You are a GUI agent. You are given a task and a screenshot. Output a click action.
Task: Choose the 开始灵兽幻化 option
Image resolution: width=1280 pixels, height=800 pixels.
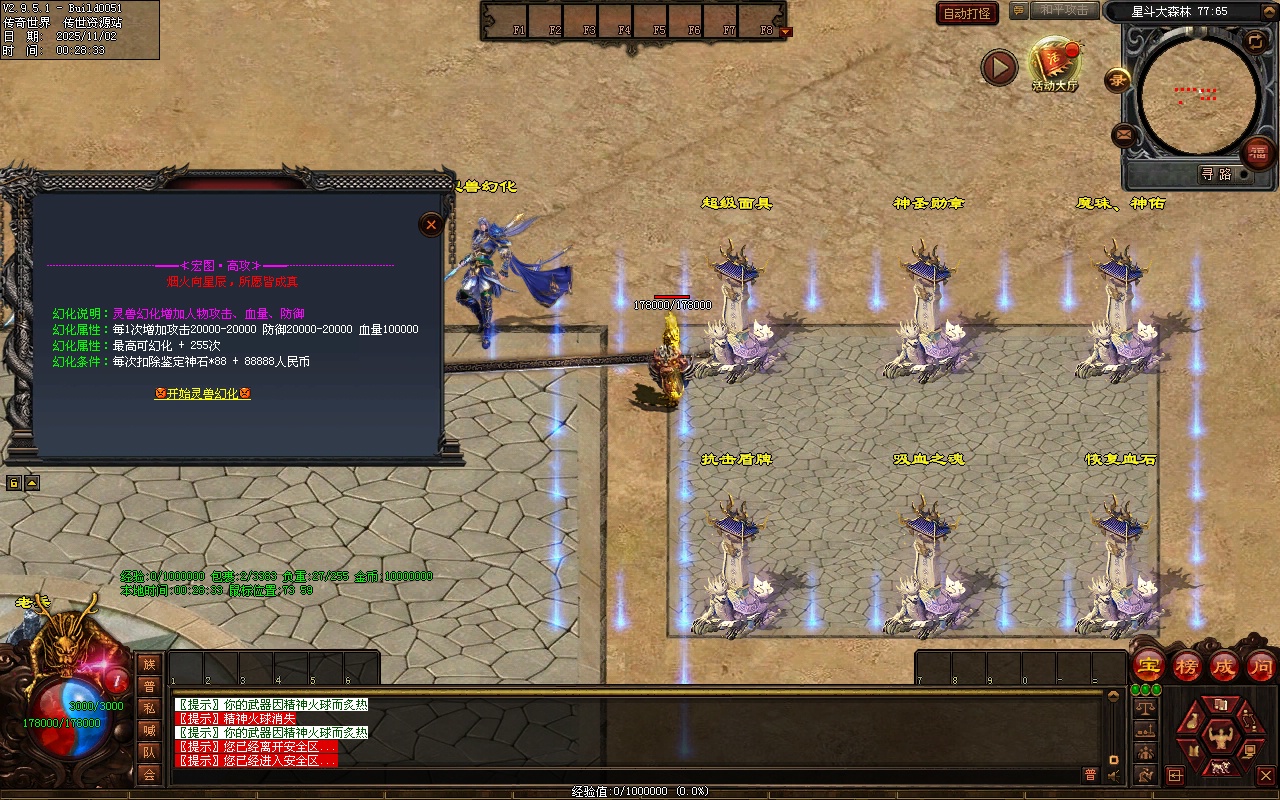coord(202,394)
